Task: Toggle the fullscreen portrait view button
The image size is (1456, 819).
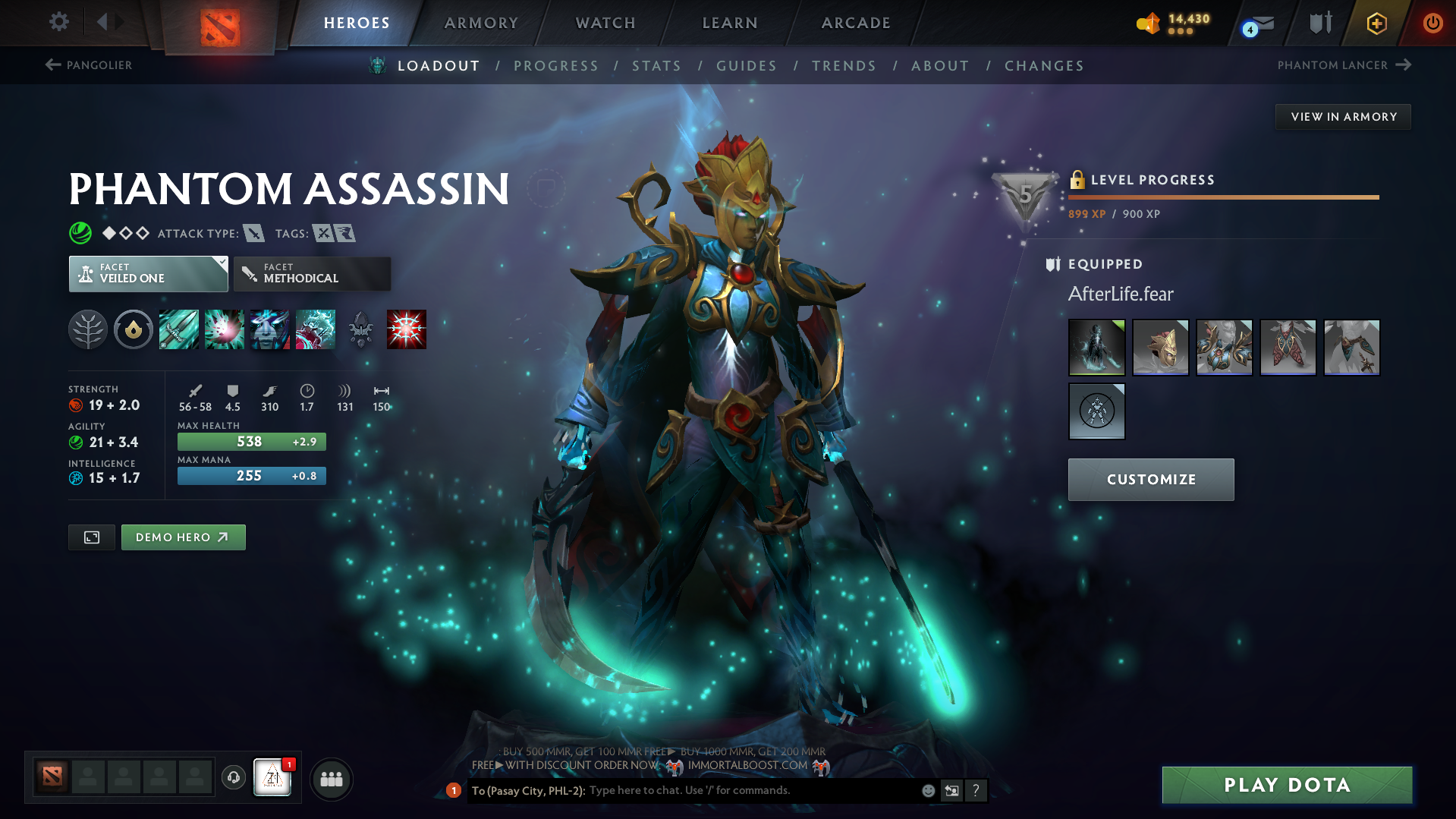Action: tap(91, 537)
